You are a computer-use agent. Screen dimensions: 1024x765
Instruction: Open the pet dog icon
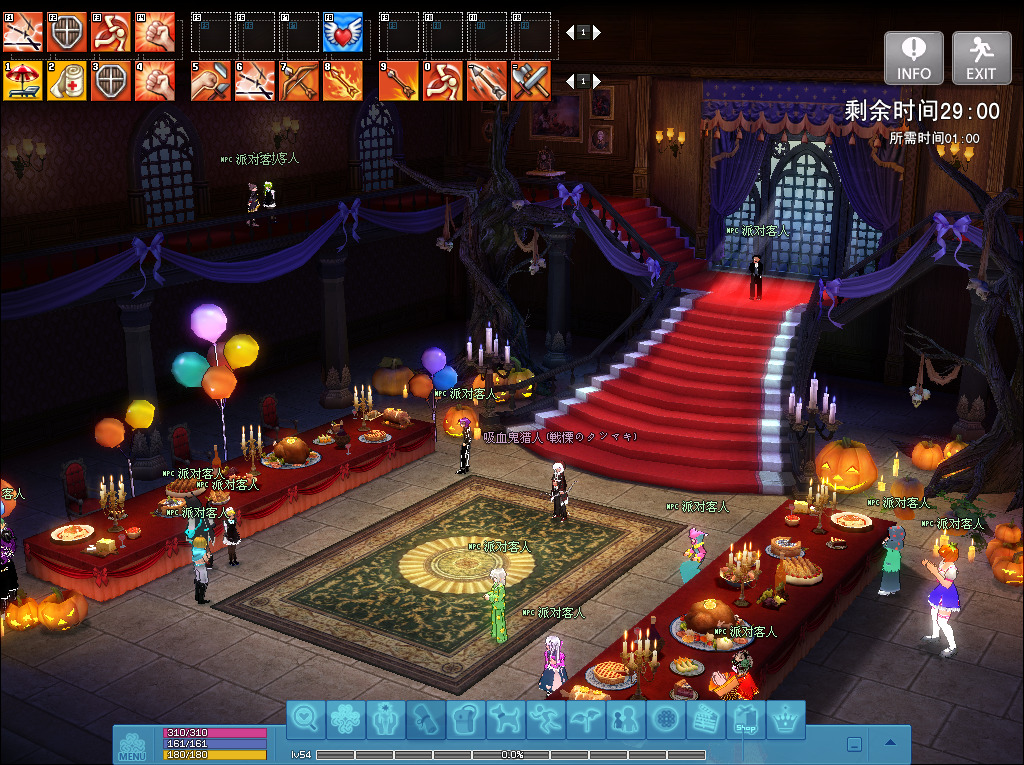tap(506, 718)
